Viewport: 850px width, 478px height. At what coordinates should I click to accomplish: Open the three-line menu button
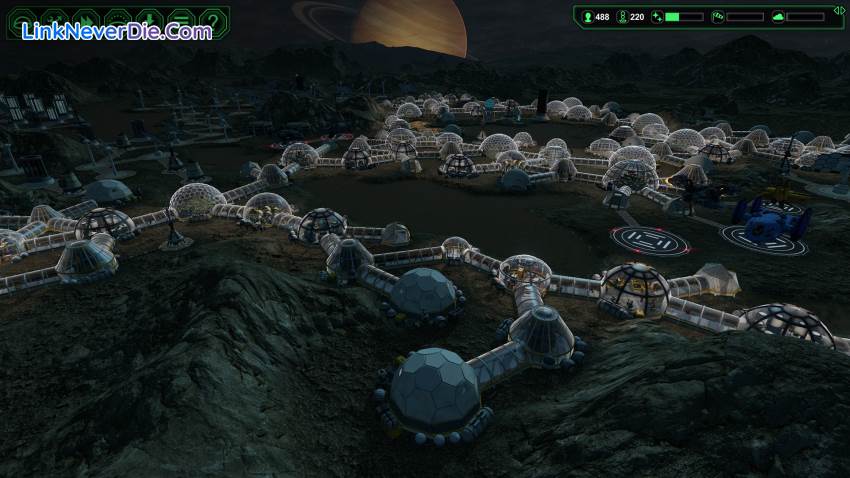tap(182, 19)
